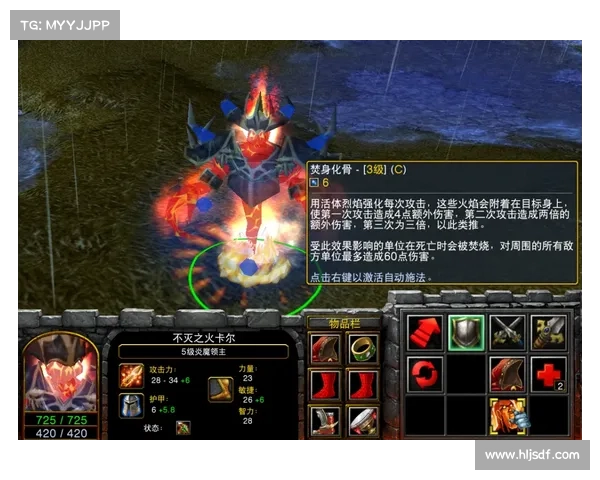Viewport: 600px width, 480px height.
Task: Click the attack damage sword icon
Action: pyautogui.click(x=131, y=375)
